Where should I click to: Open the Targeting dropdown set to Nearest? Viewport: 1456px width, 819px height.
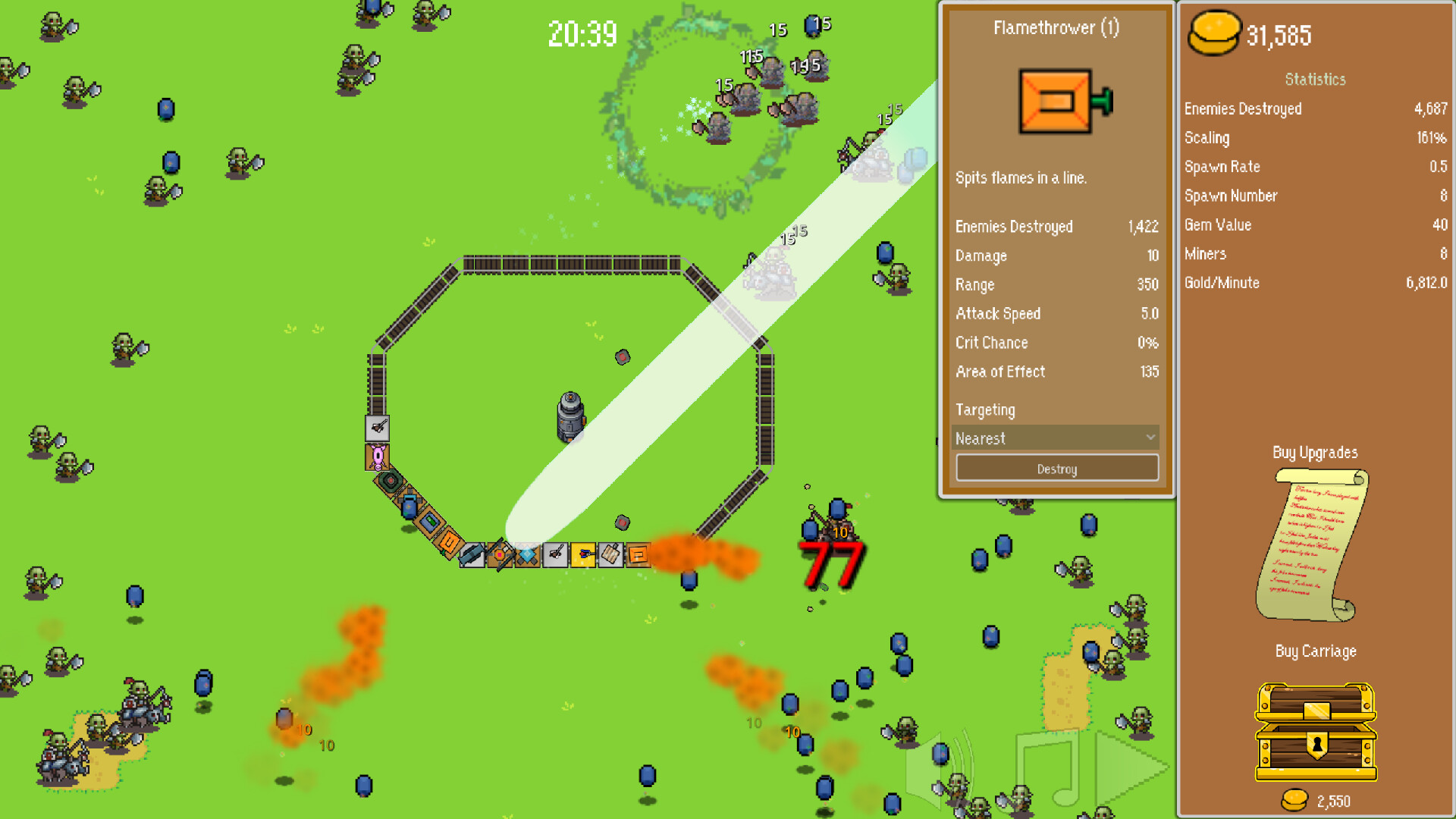click(1056, 438)
